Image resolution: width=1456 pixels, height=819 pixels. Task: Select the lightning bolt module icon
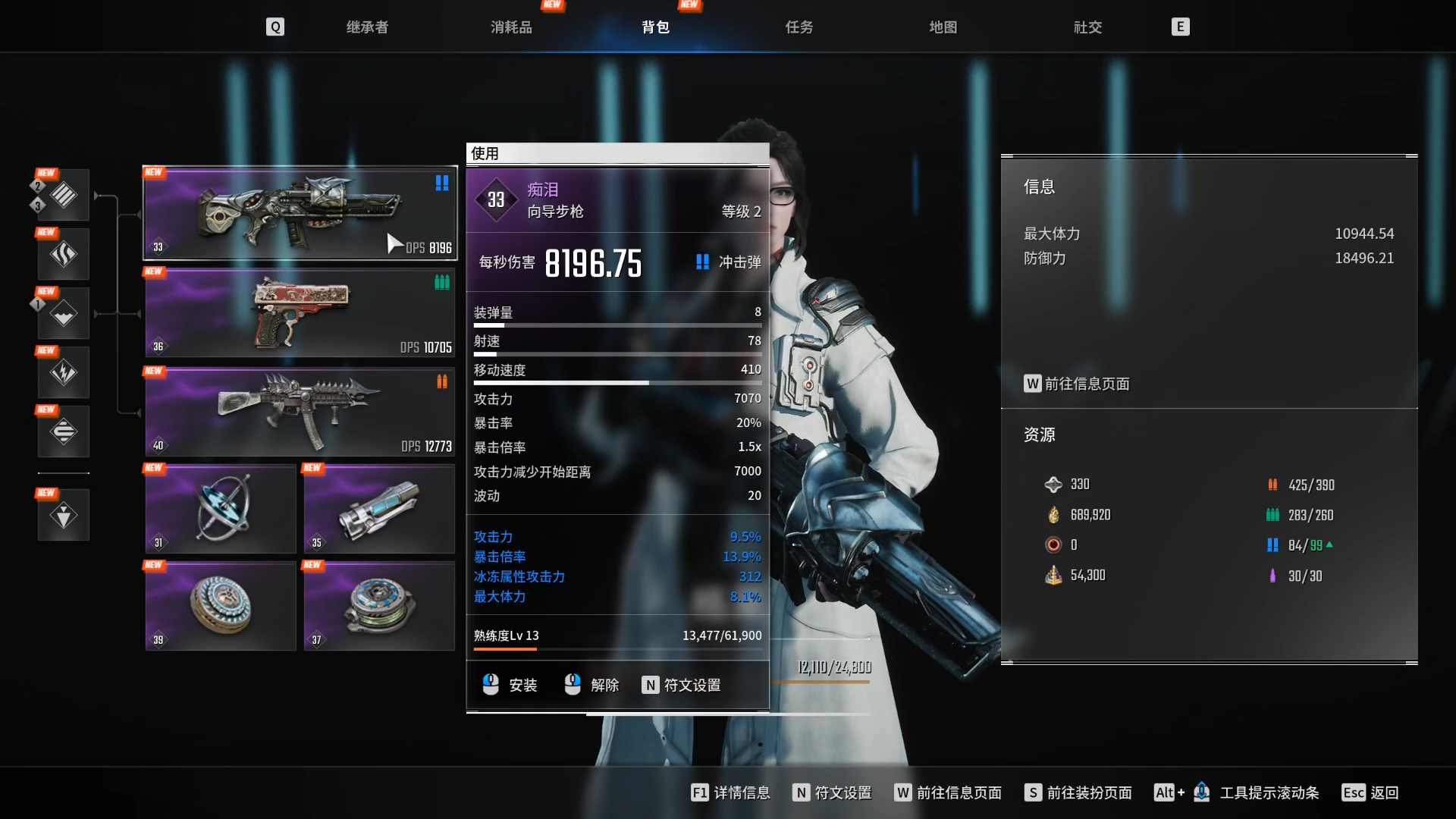pyautogui.click(x=64, y=372)
